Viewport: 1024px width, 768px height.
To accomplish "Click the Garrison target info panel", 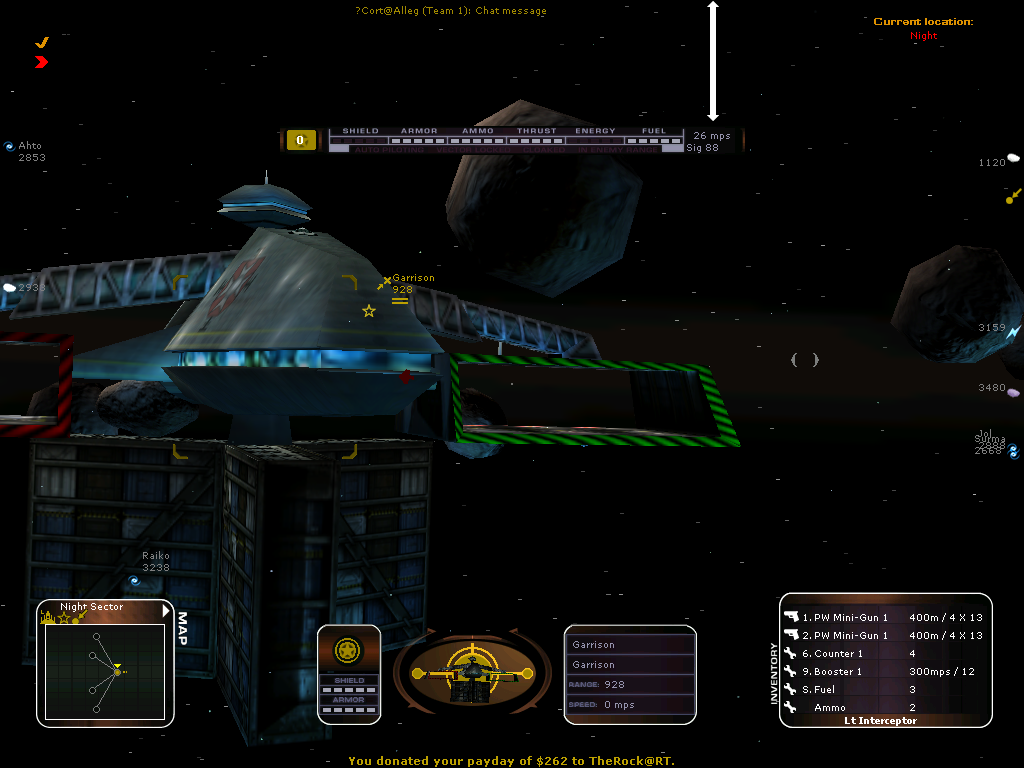I will pyautogui.click(x=630, y=674).
